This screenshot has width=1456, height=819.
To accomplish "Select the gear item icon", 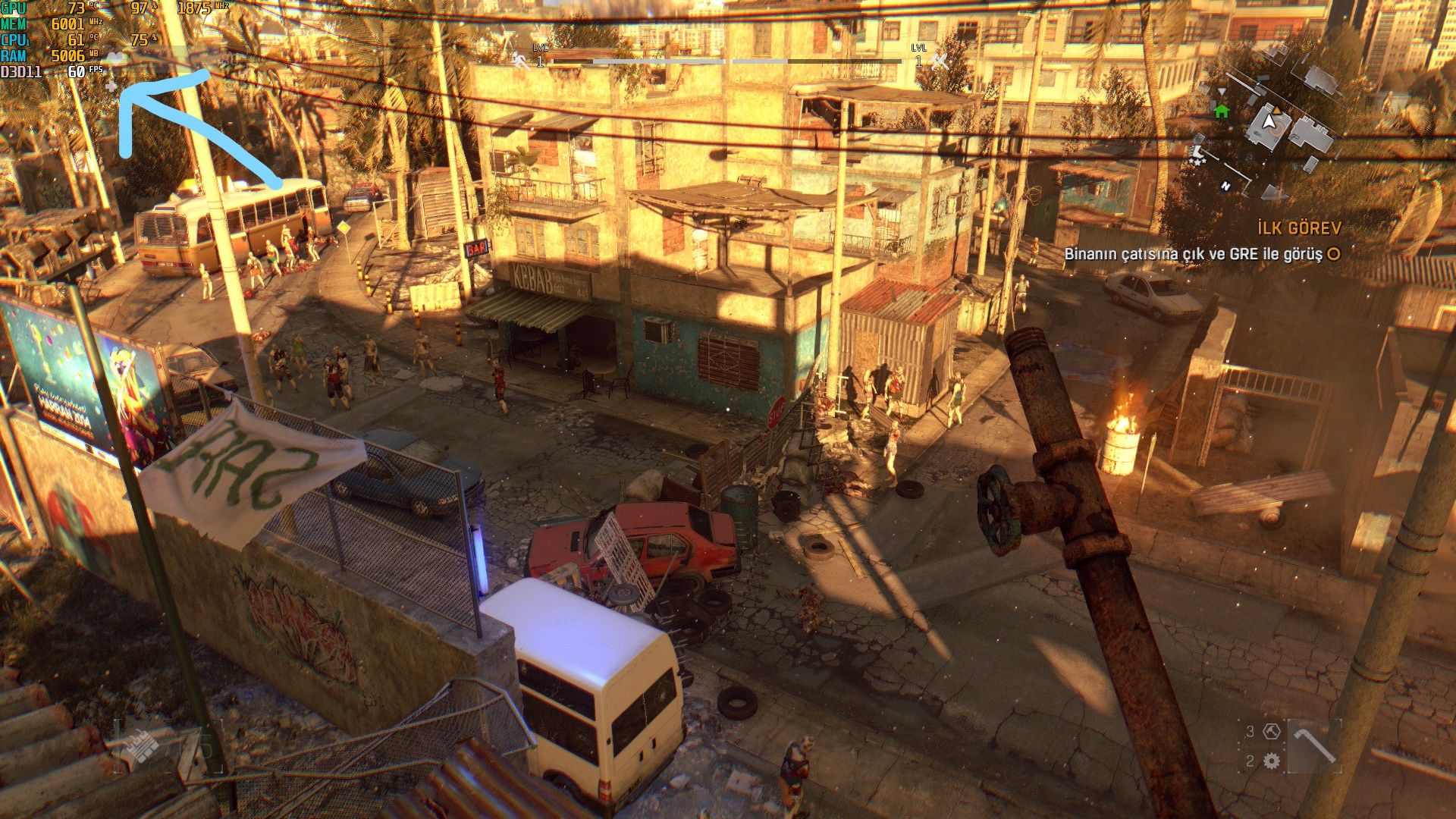I will click(x=1272, y=761).
